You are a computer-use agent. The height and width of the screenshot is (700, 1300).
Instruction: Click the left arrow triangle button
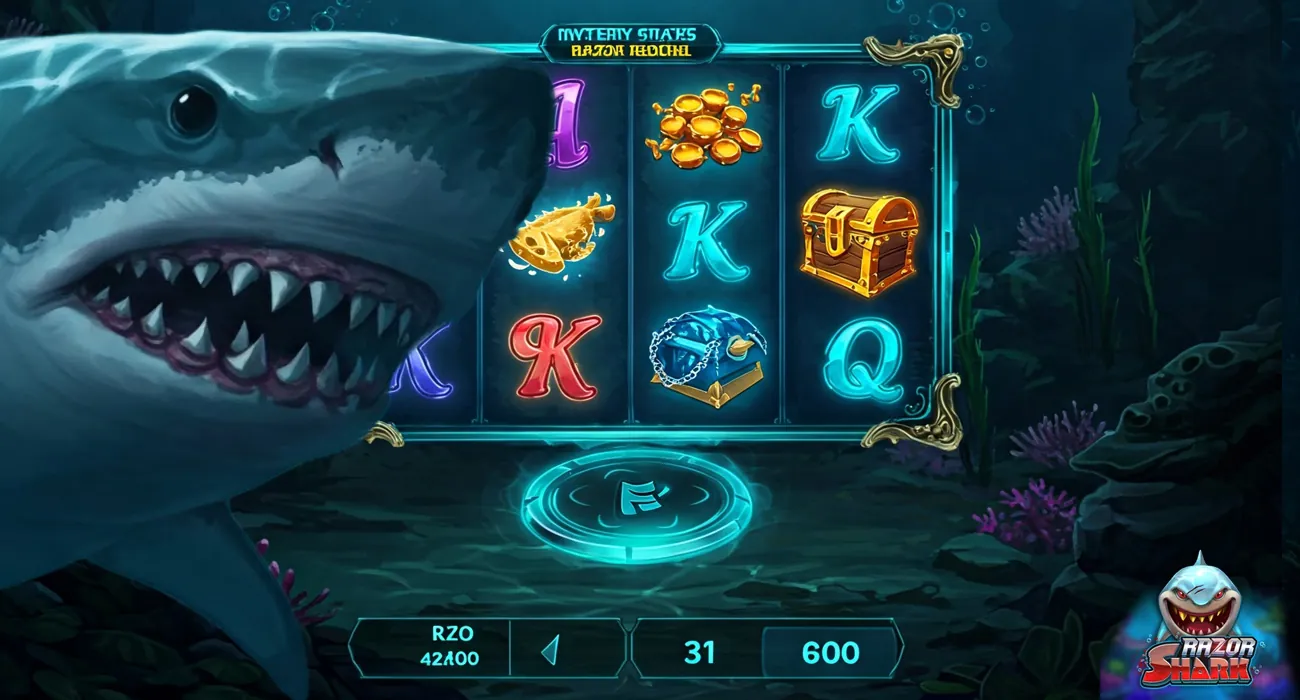click(x=550, y=651)
